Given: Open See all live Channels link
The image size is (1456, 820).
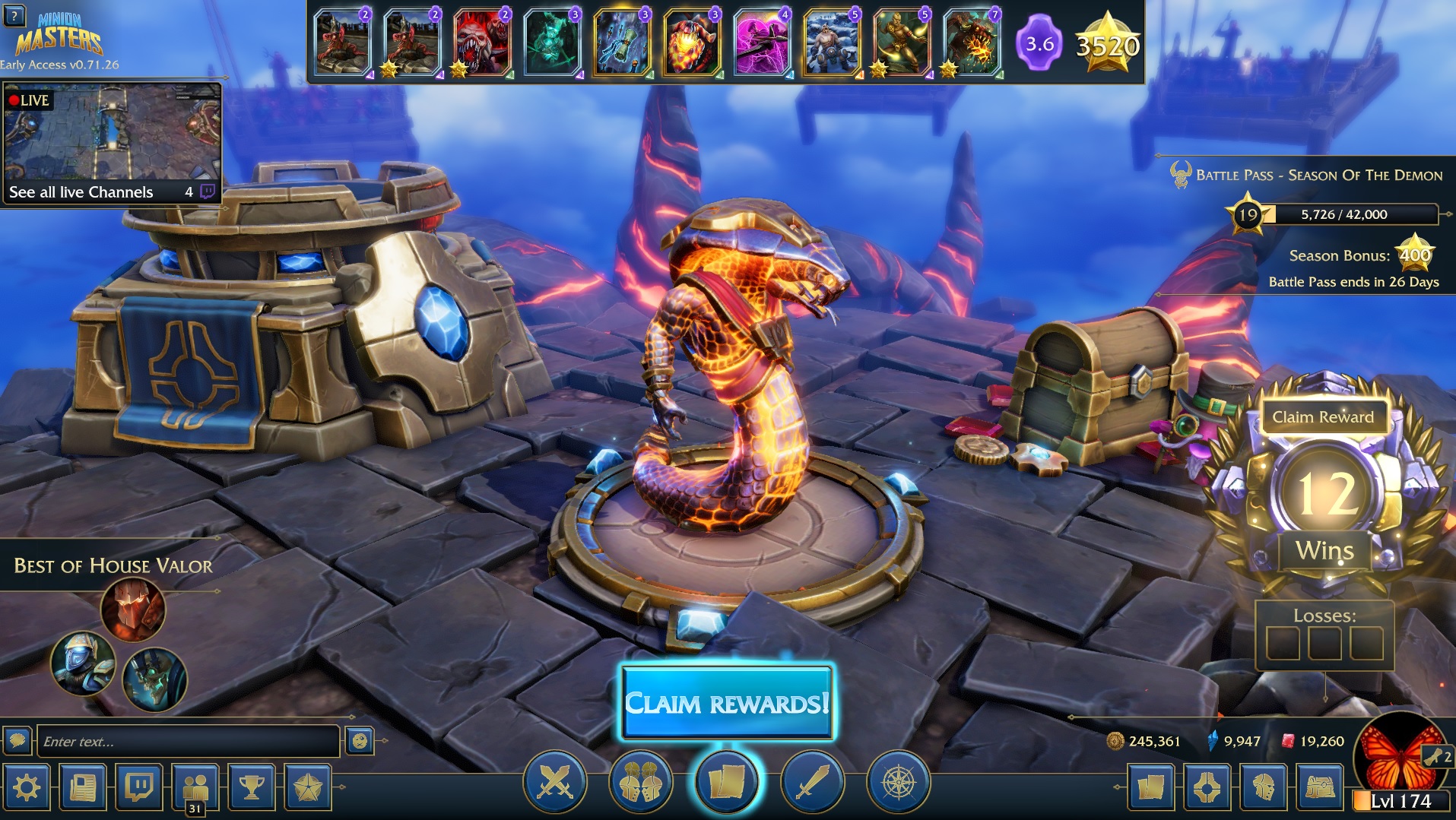Looking at the screenshot, I should (x=81, y=192).
